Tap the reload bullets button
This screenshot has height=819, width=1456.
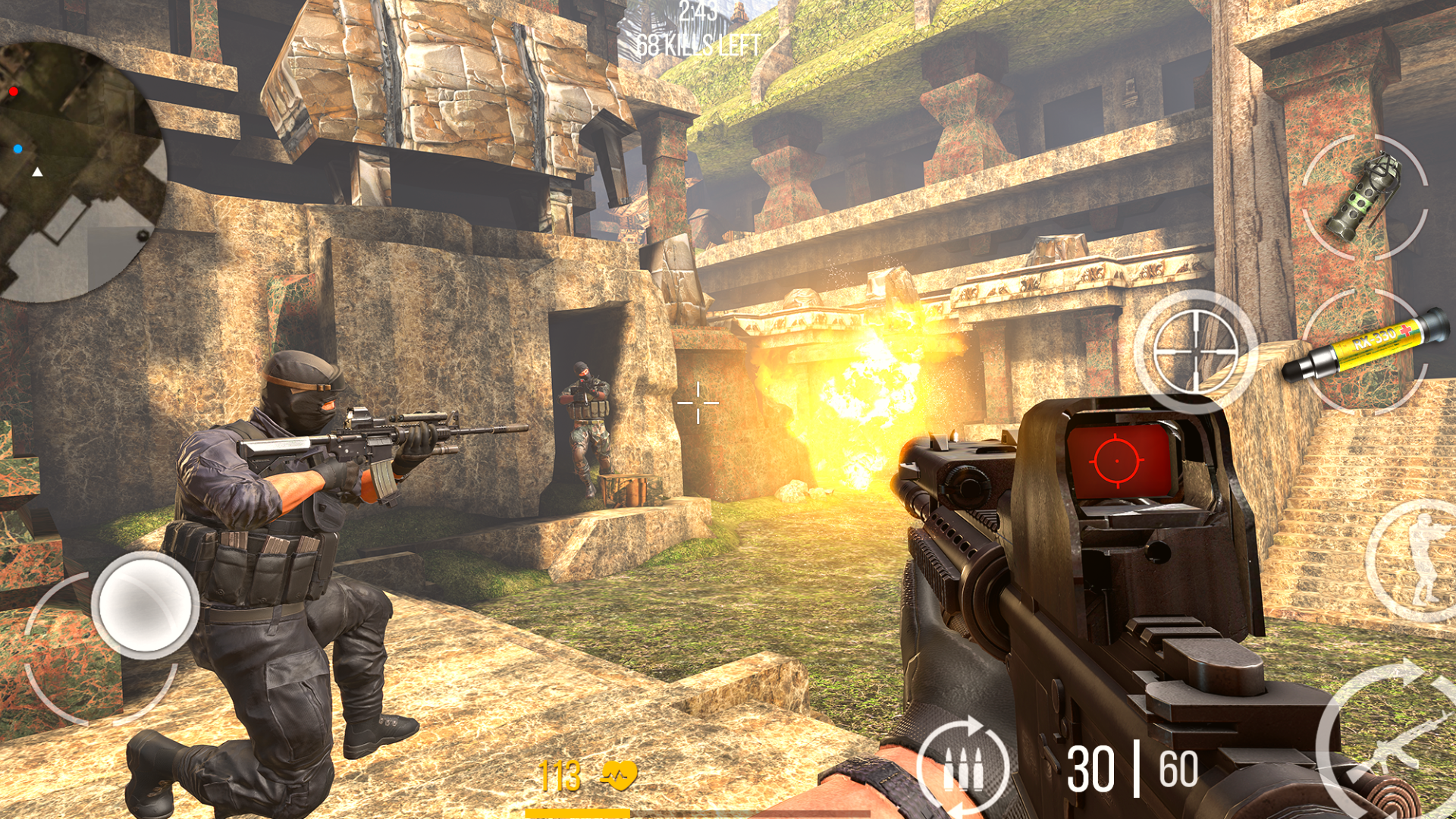click(963, 767)
